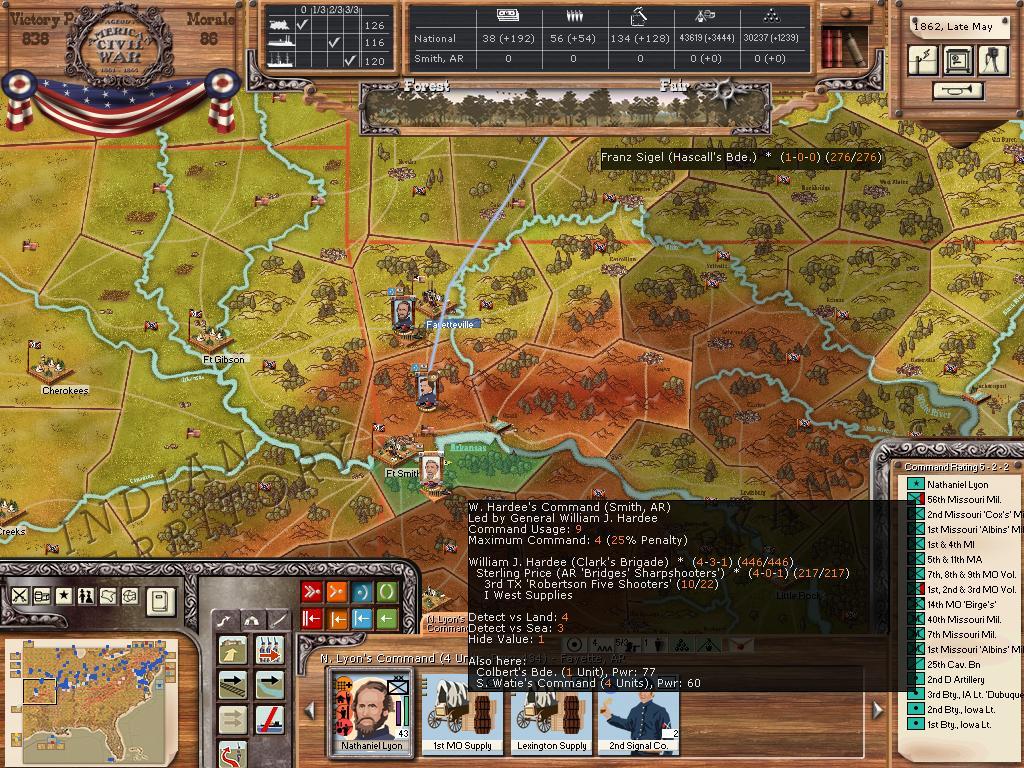Toggle the star map filter

(64, 596)
